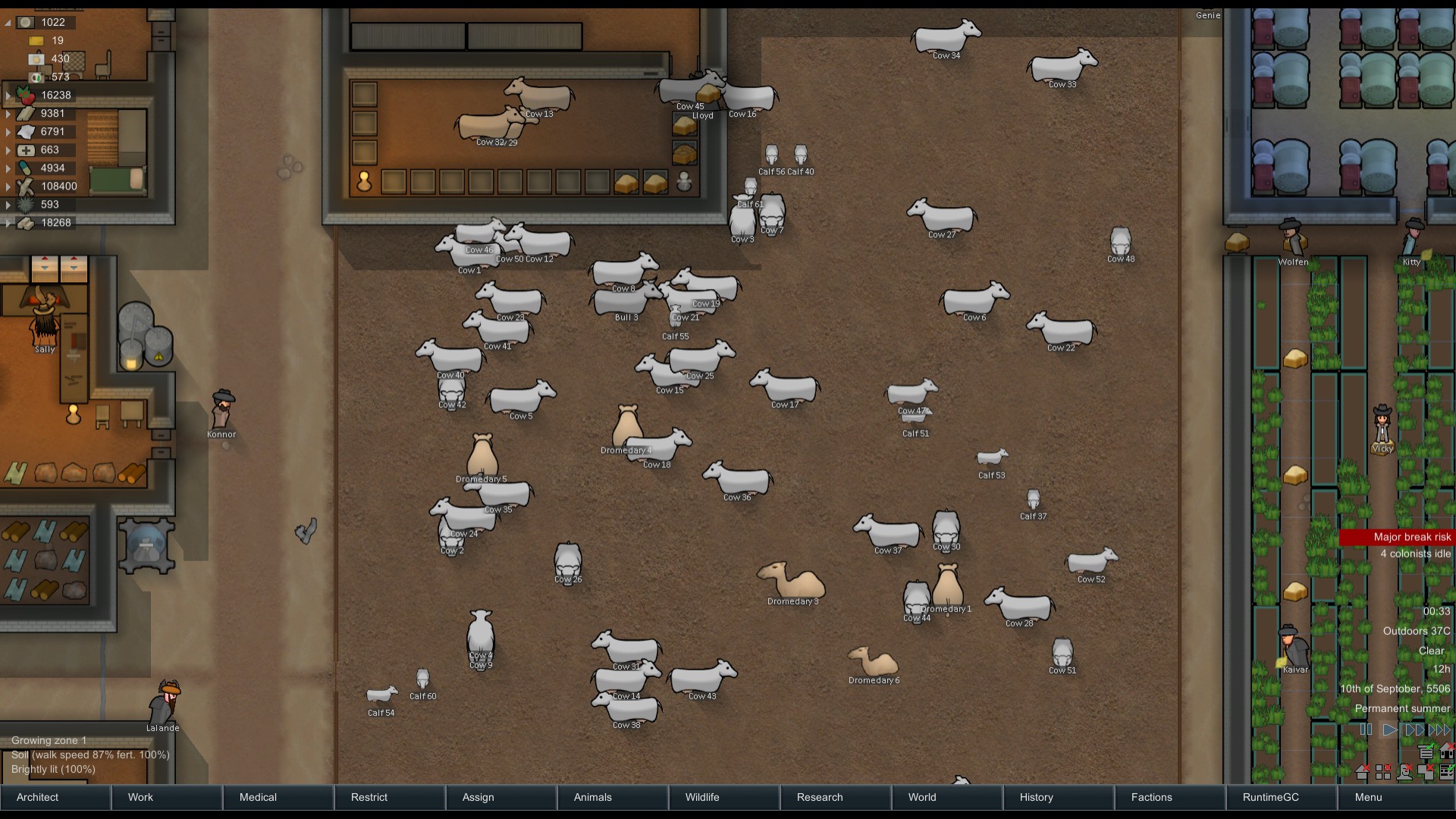This screenshot has height=819, width=1456.
Task: Switch to the Restrict tab
Action: pos(390,797)
